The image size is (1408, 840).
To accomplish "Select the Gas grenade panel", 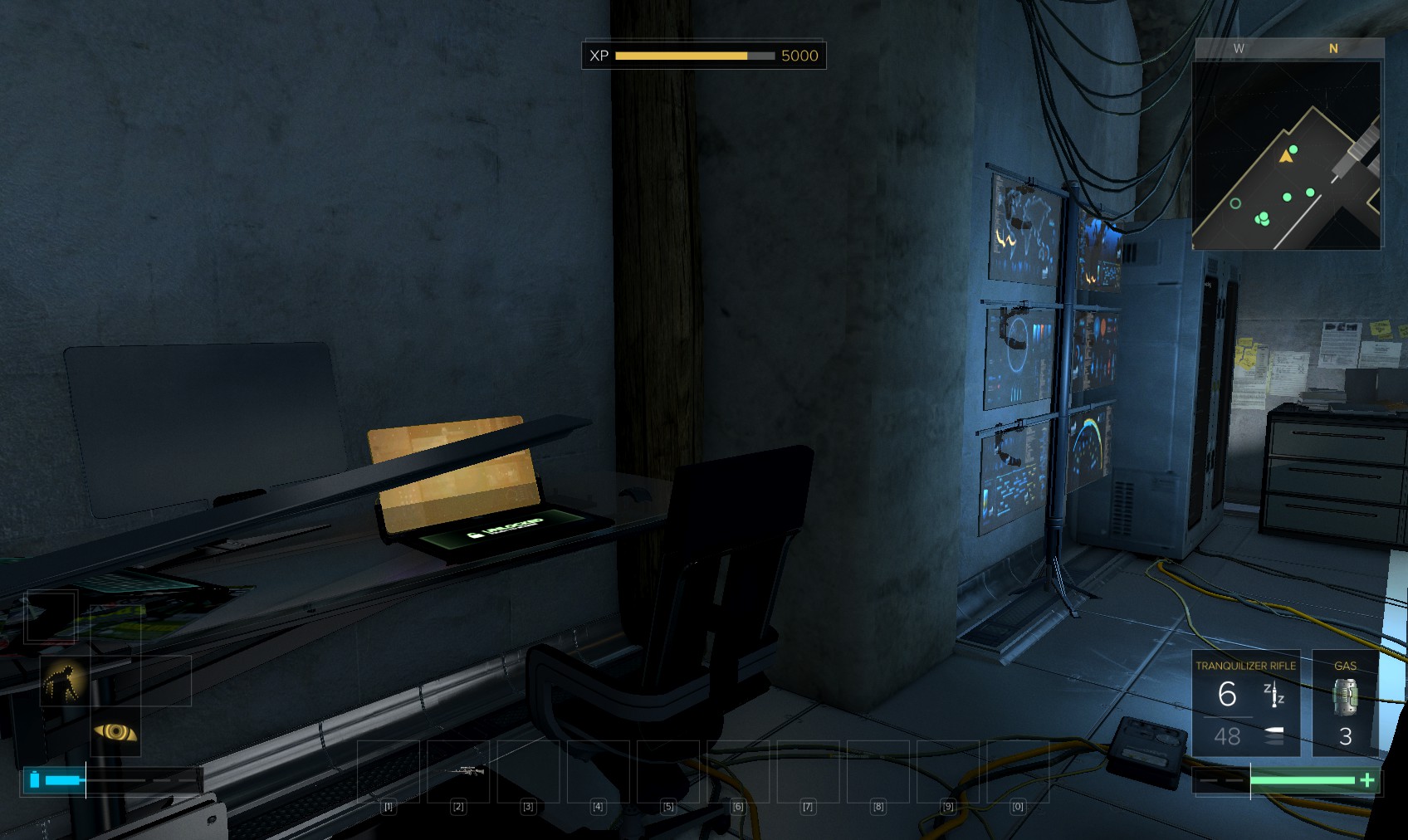I will click(1345, 703).
